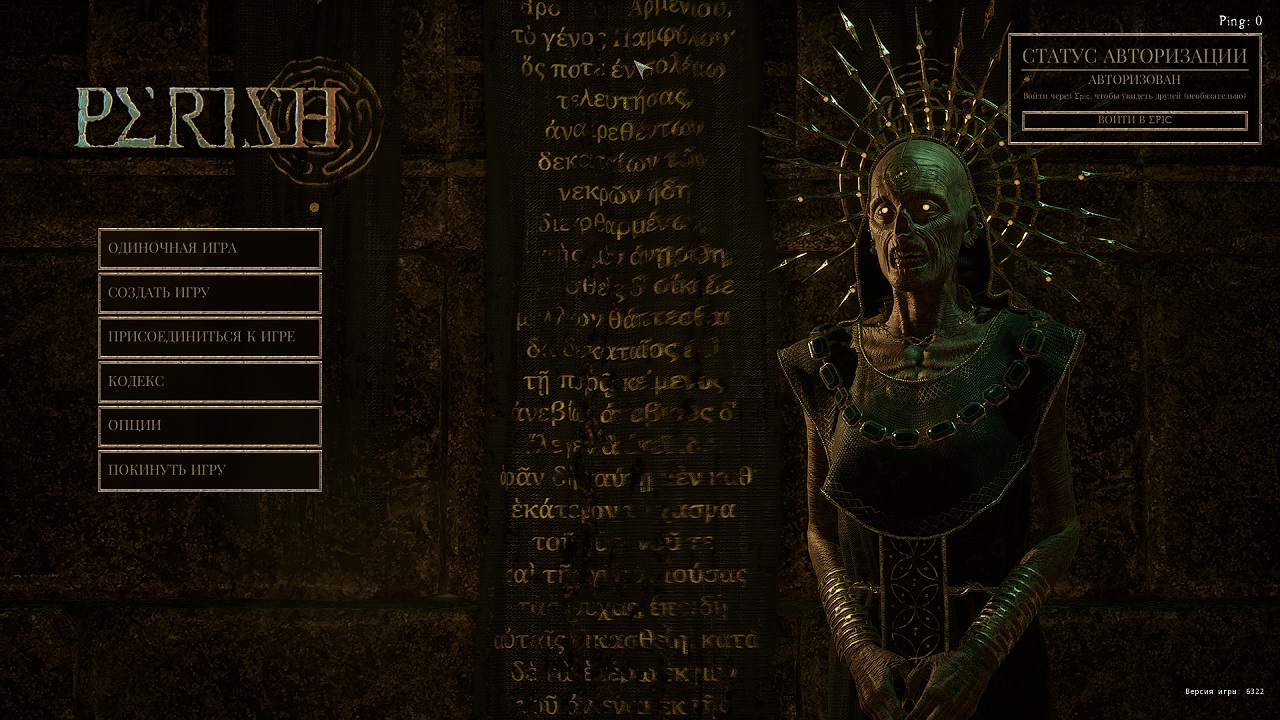The height and width of the screenshot is (720, 1280).
Task: Click Покинуть игру to quit
Action: [210, 470]
